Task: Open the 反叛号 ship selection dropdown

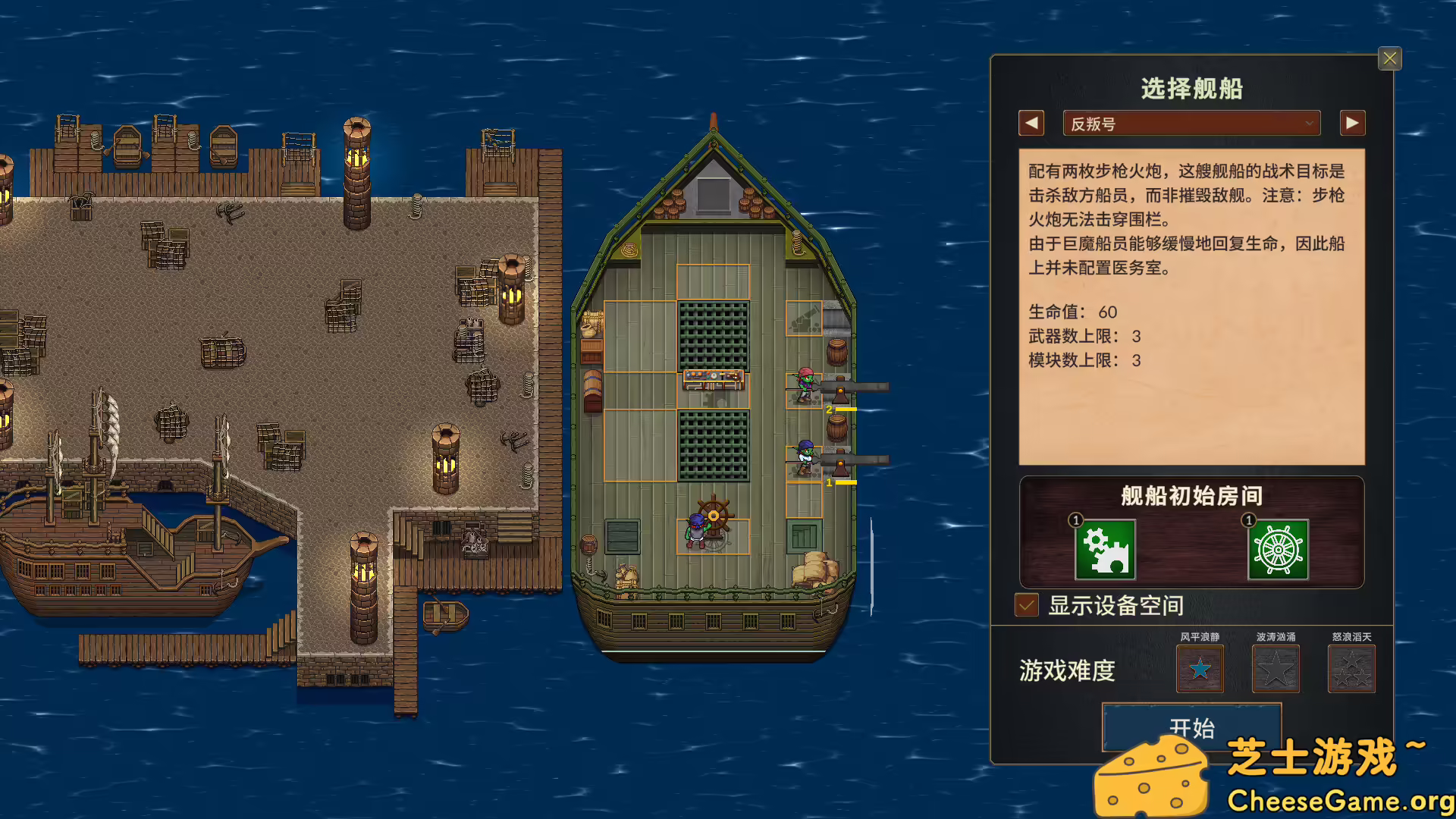Action: click(x=1191, y=122)
